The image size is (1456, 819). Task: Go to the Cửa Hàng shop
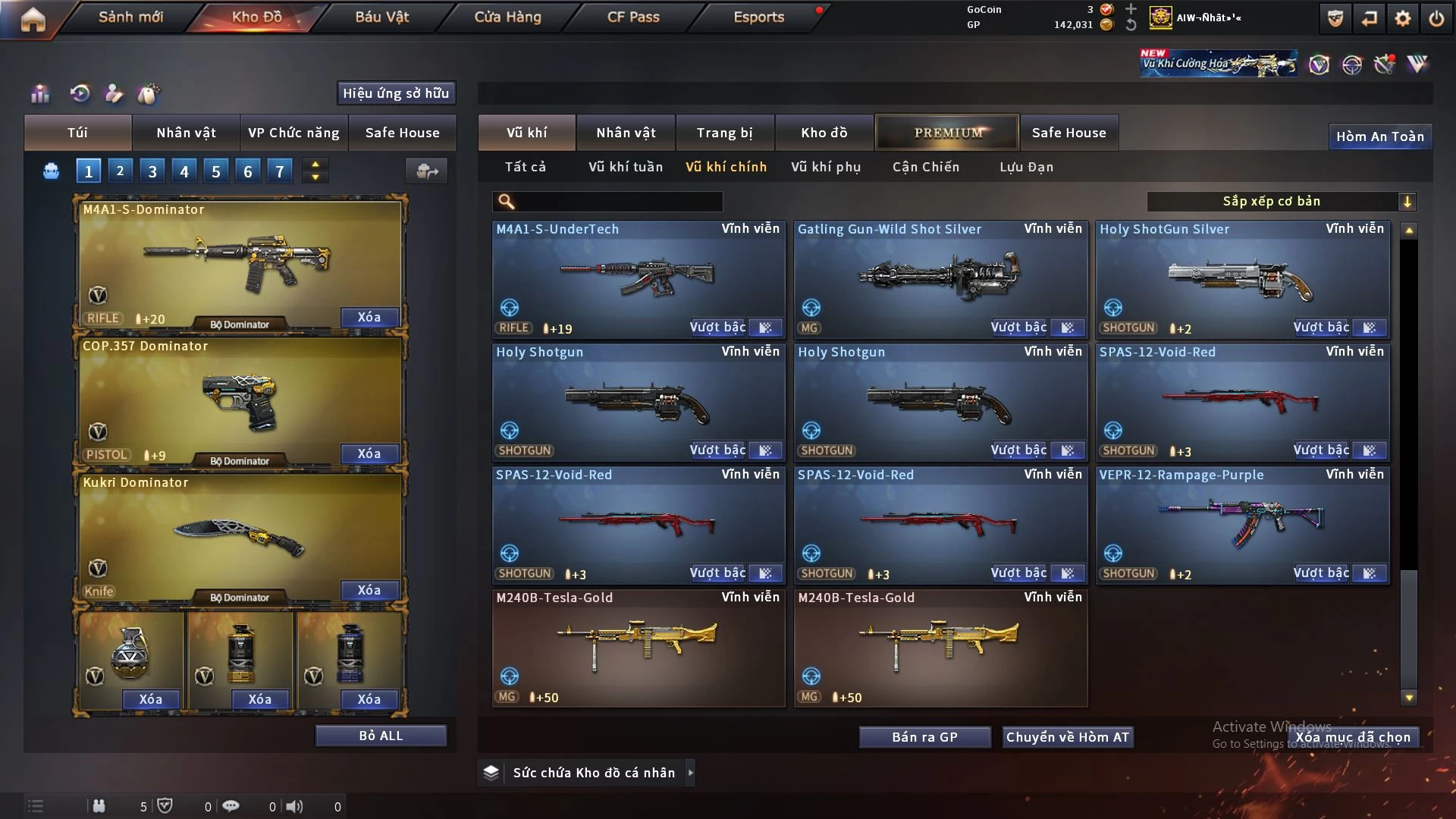pos(507,17)
